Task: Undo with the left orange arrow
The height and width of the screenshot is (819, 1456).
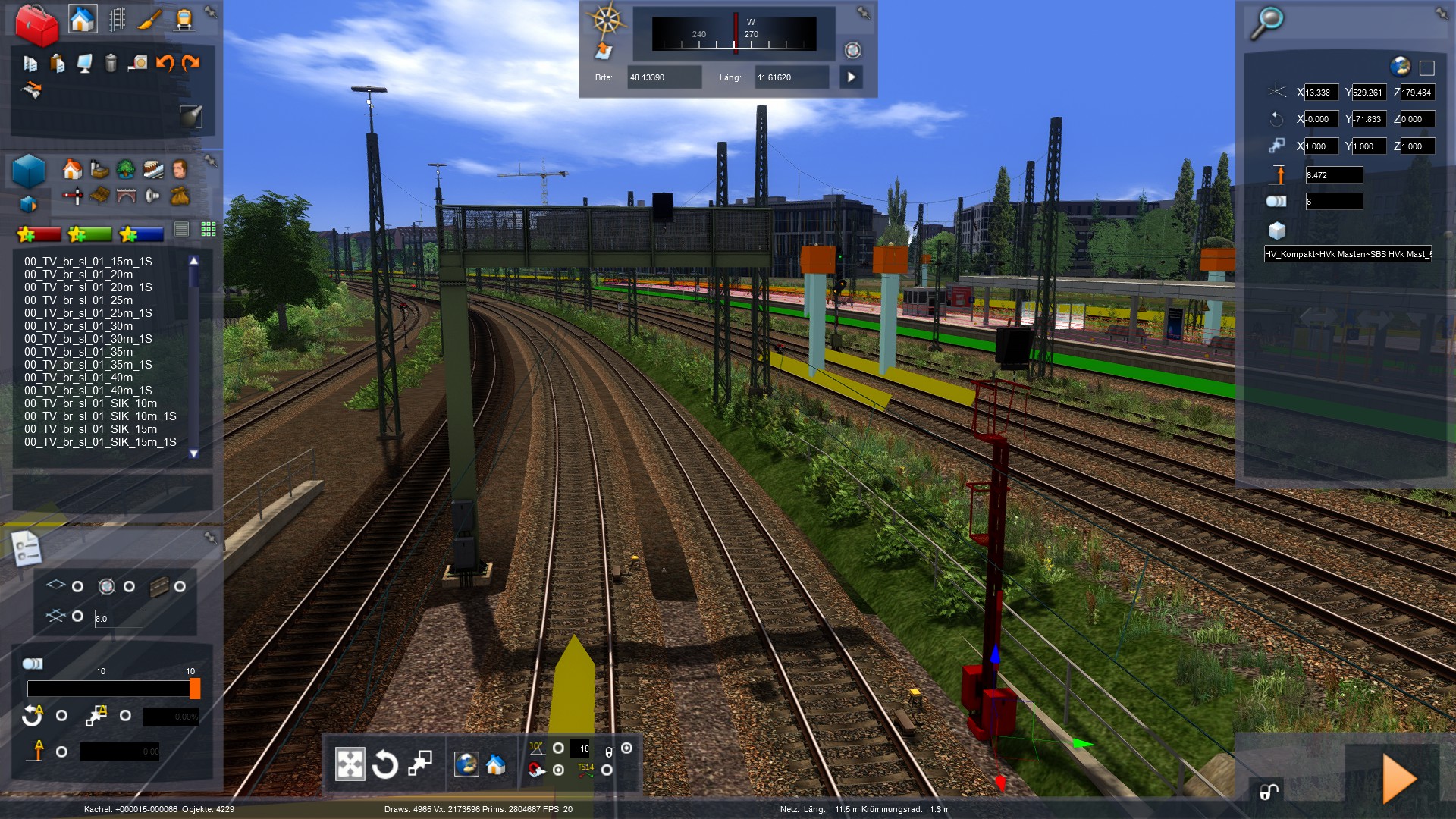Action: coord(164,63)
